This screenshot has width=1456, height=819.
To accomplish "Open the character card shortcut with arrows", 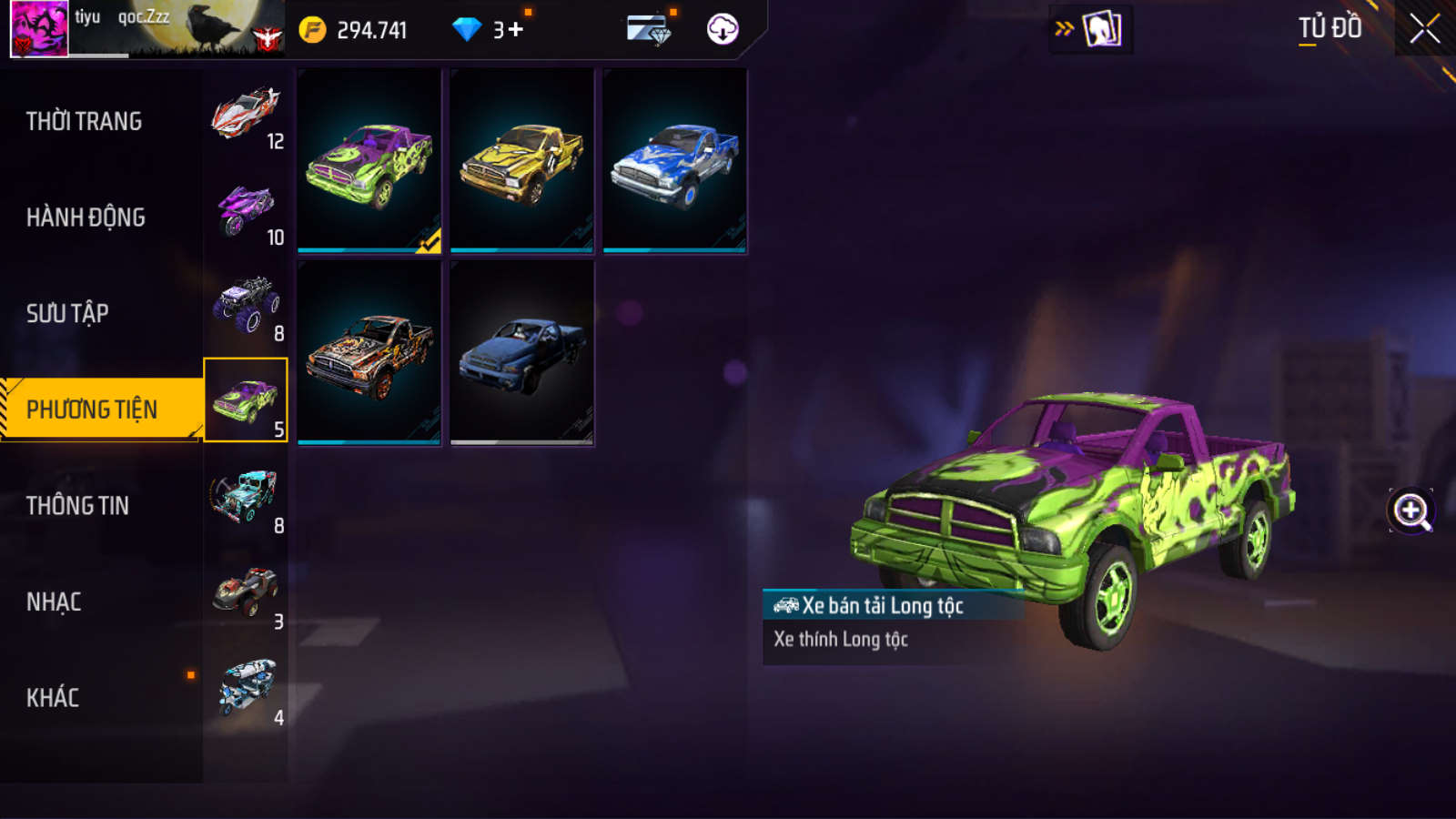I will pyautogui.click(x=1090, y=29).
